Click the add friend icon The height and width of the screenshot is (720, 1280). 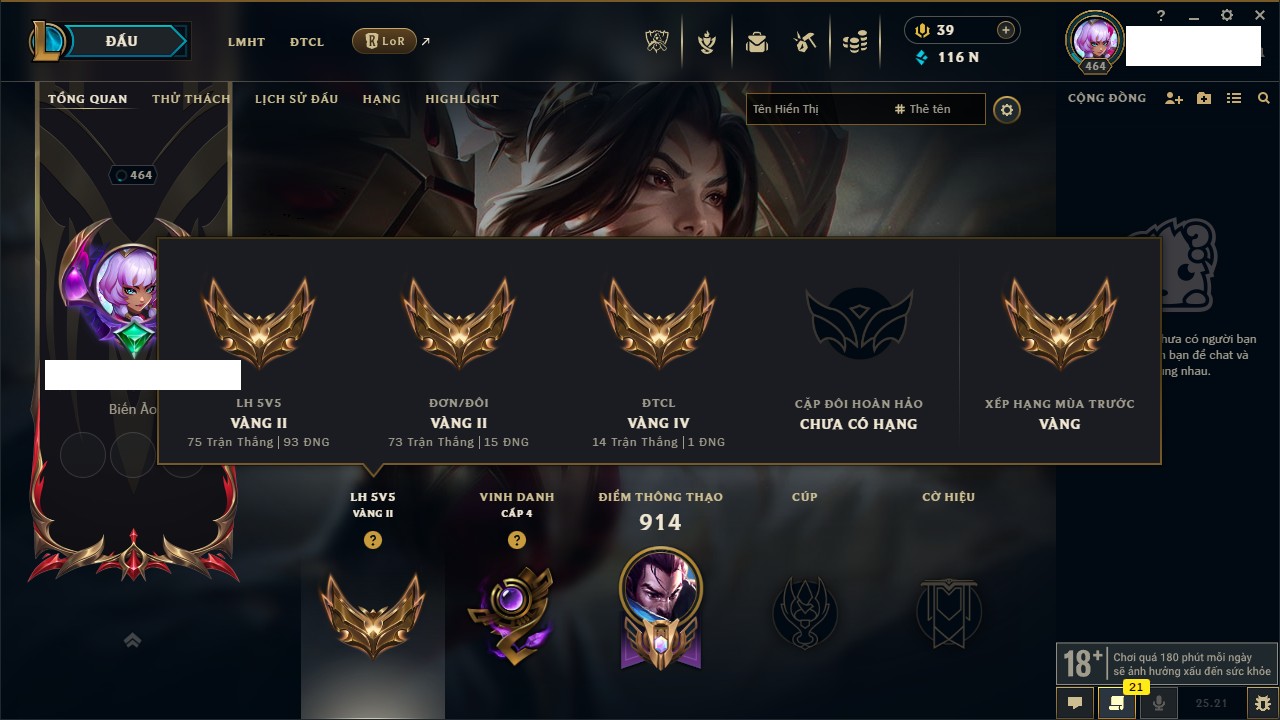(x=1174, y=99)
